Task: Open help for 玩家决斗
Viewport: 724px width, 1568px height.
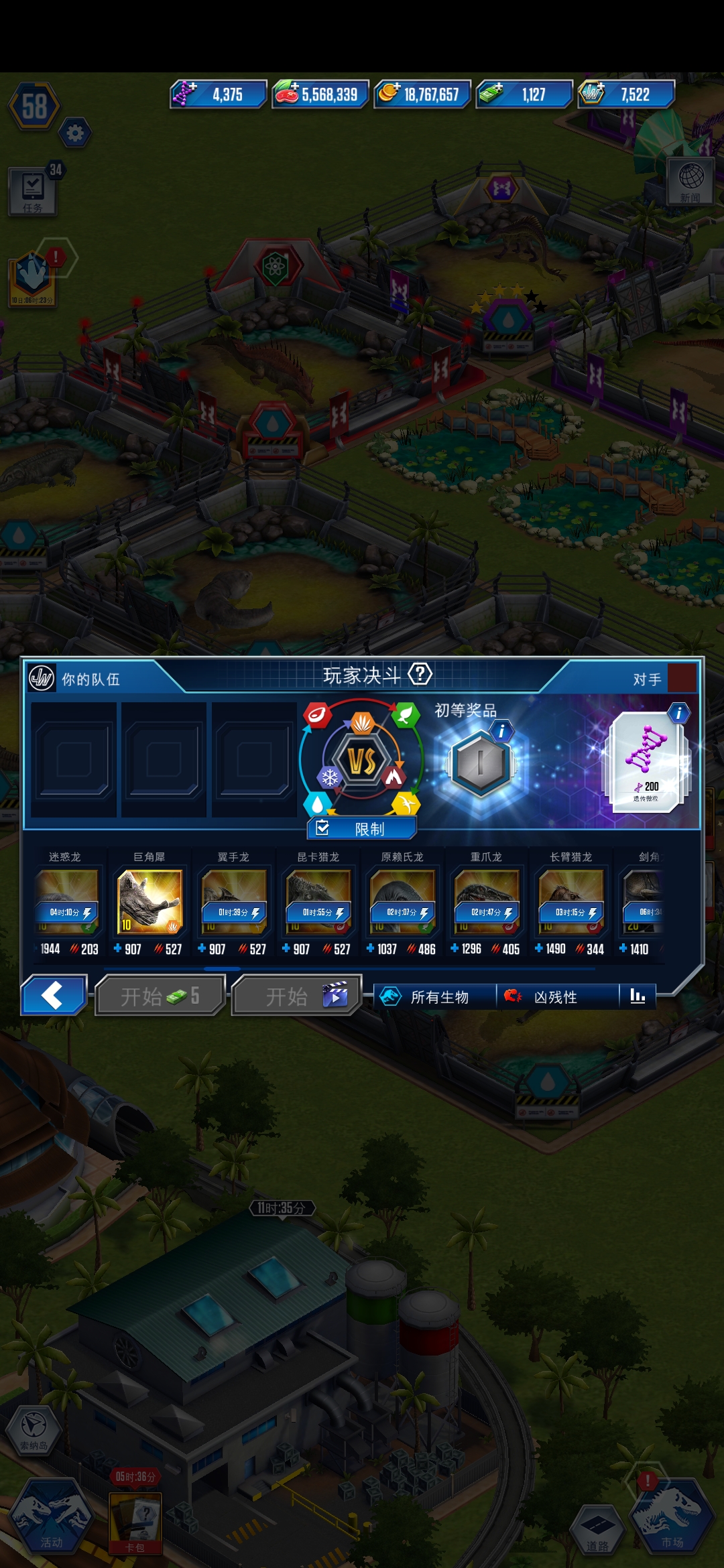Action: tap(420, 674)
